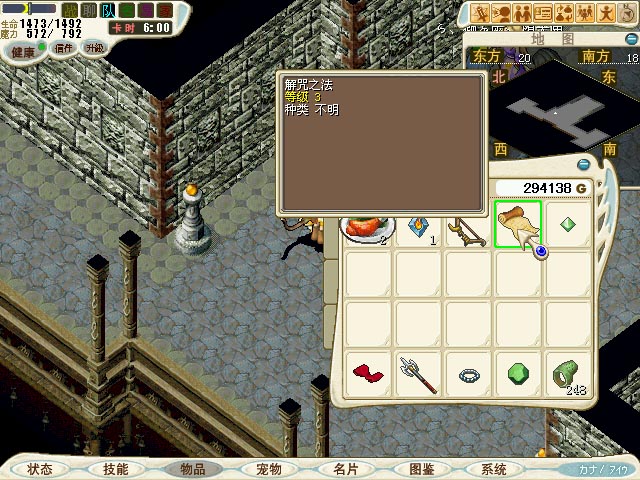Select the small green diamond gem
The width and height of the screenshot is (640, 480).
pos(568,224)
